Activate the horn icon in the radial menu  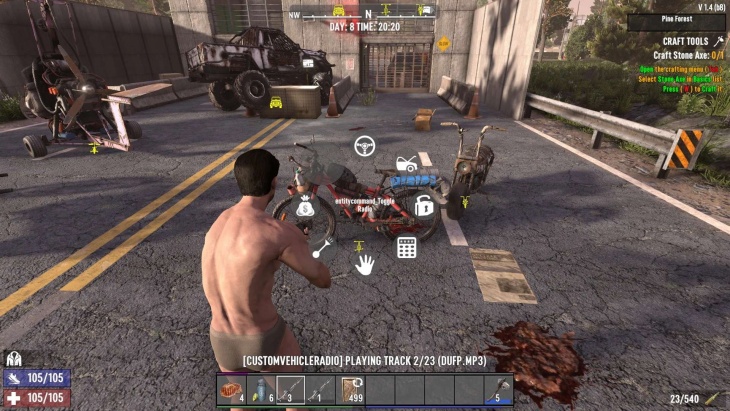tap(321, 250)
